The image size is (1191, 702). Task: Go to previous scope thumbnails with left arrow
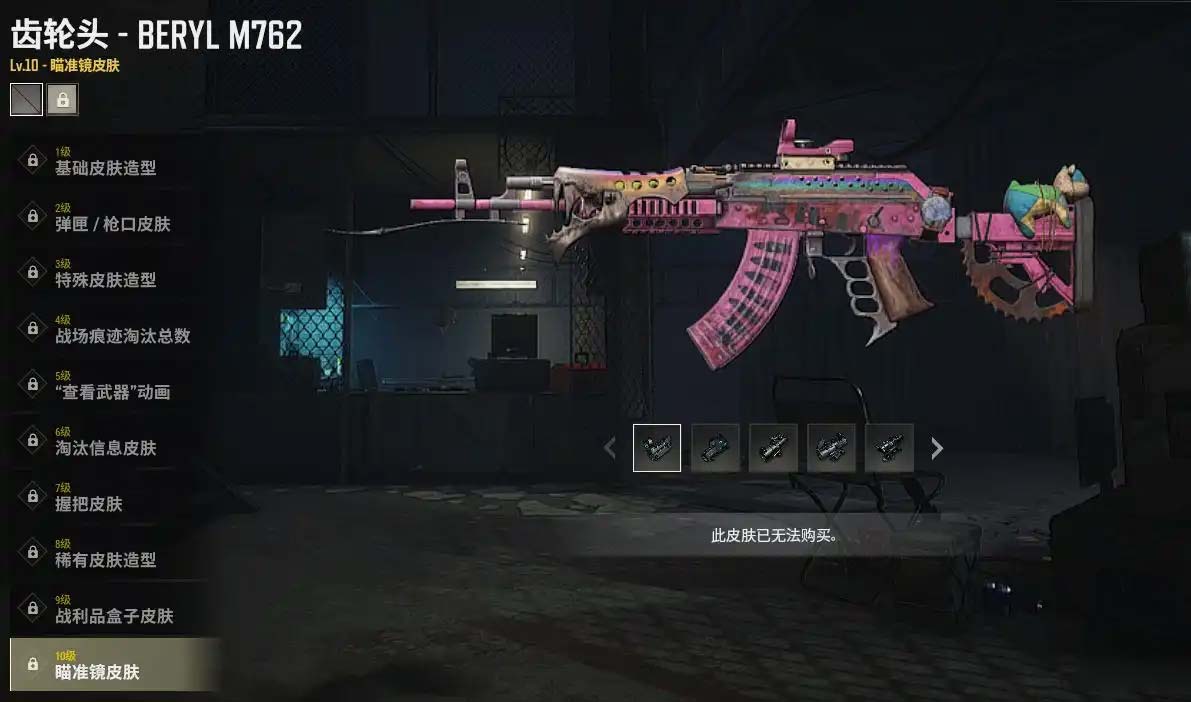(610, 448)
